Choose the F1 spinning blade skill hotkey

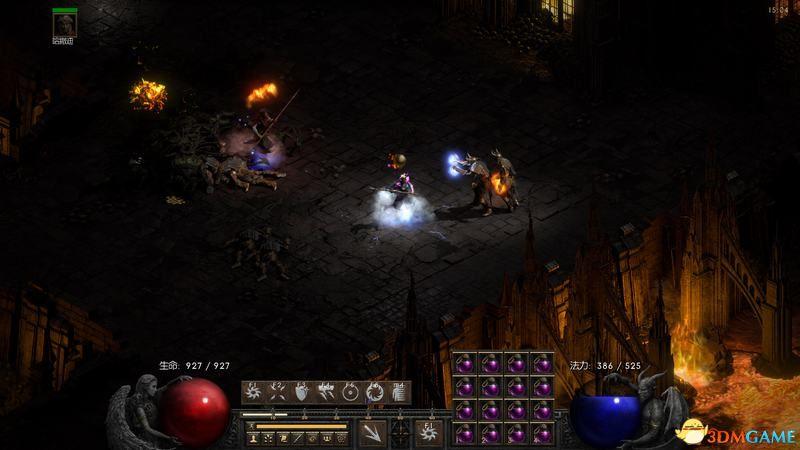[x=252, y=392]
